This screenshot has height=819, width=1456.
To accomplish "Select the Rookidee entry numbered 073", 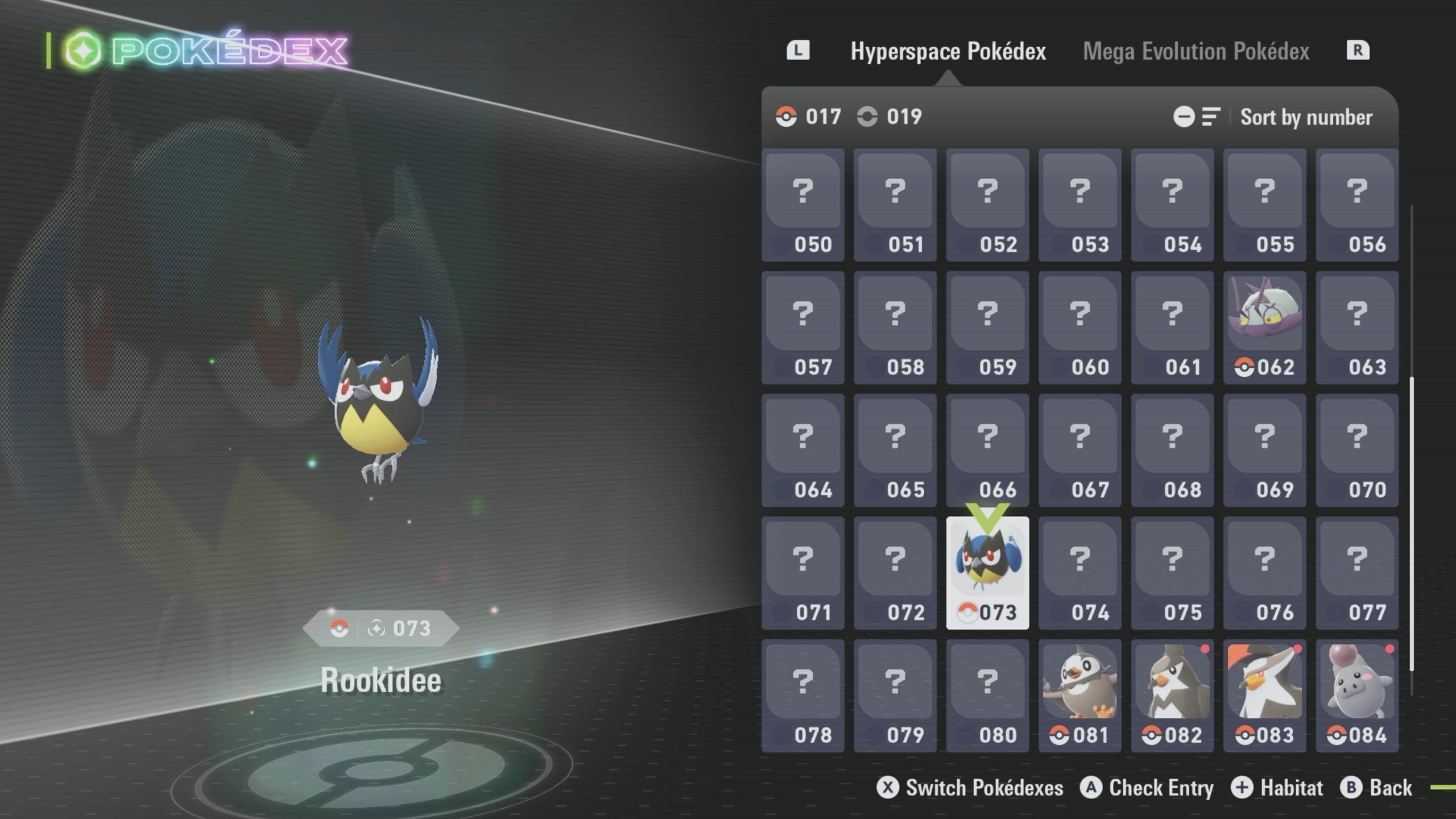I will point(987,573).
